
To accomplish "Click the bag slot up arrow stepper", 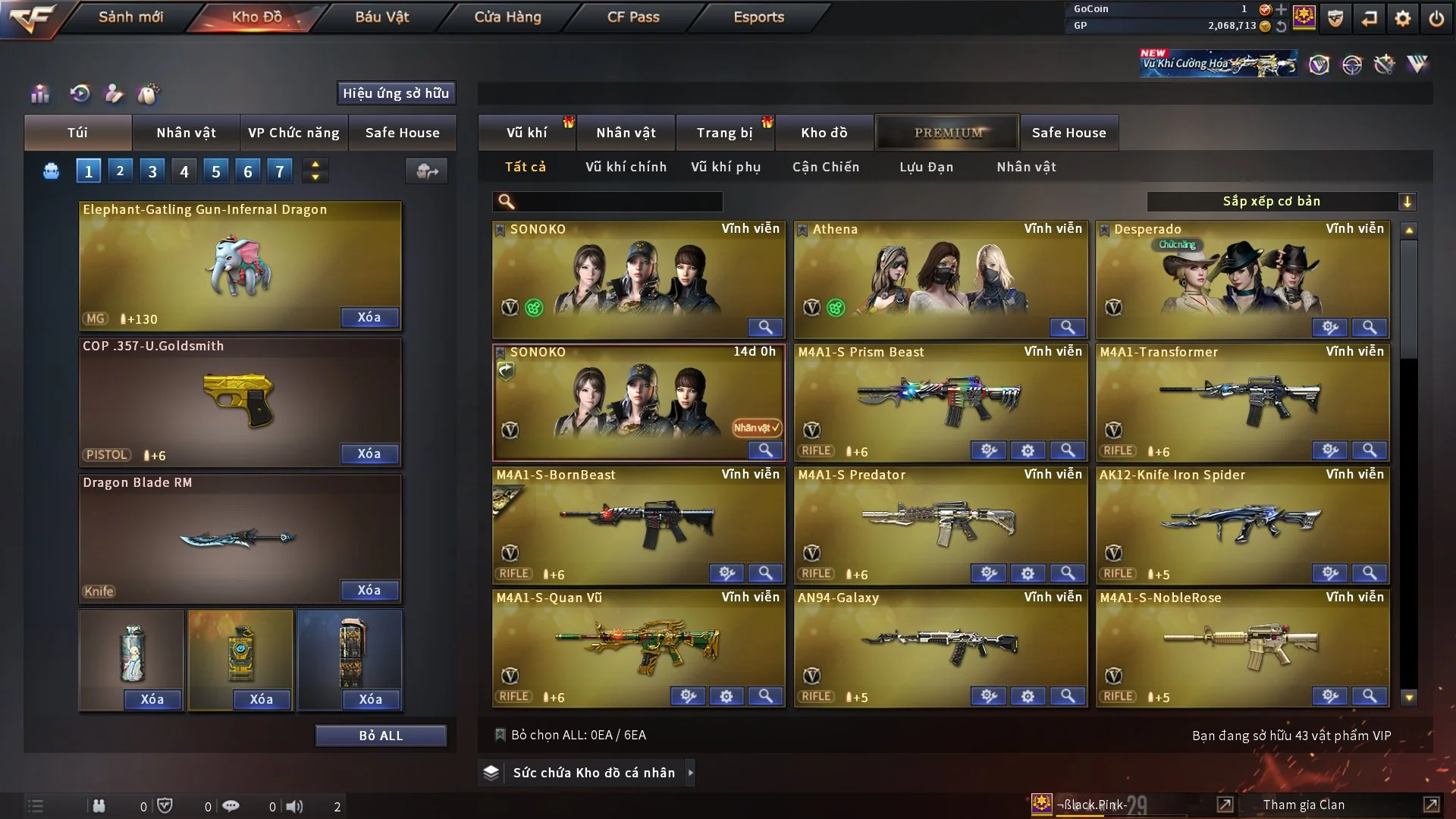I will coord(315,165).
